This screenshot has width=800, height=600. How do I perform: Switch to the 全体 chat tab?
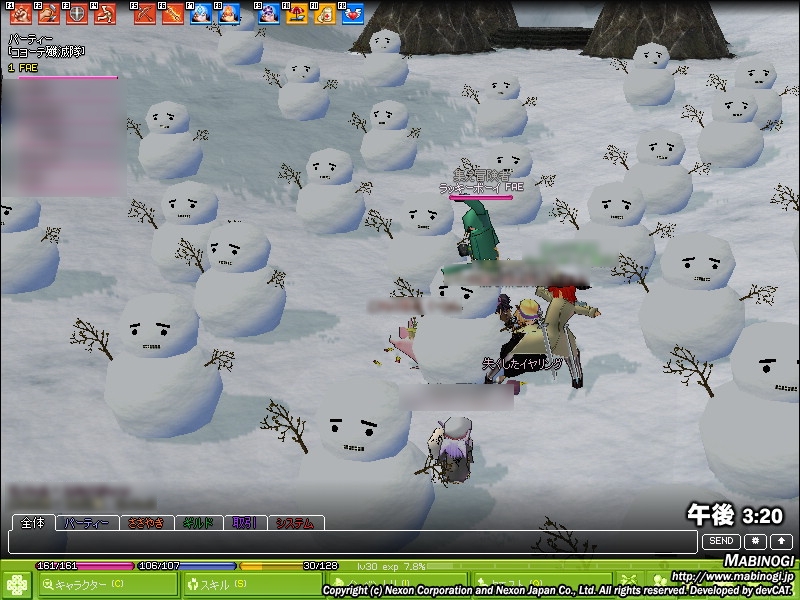click(33, 523)
